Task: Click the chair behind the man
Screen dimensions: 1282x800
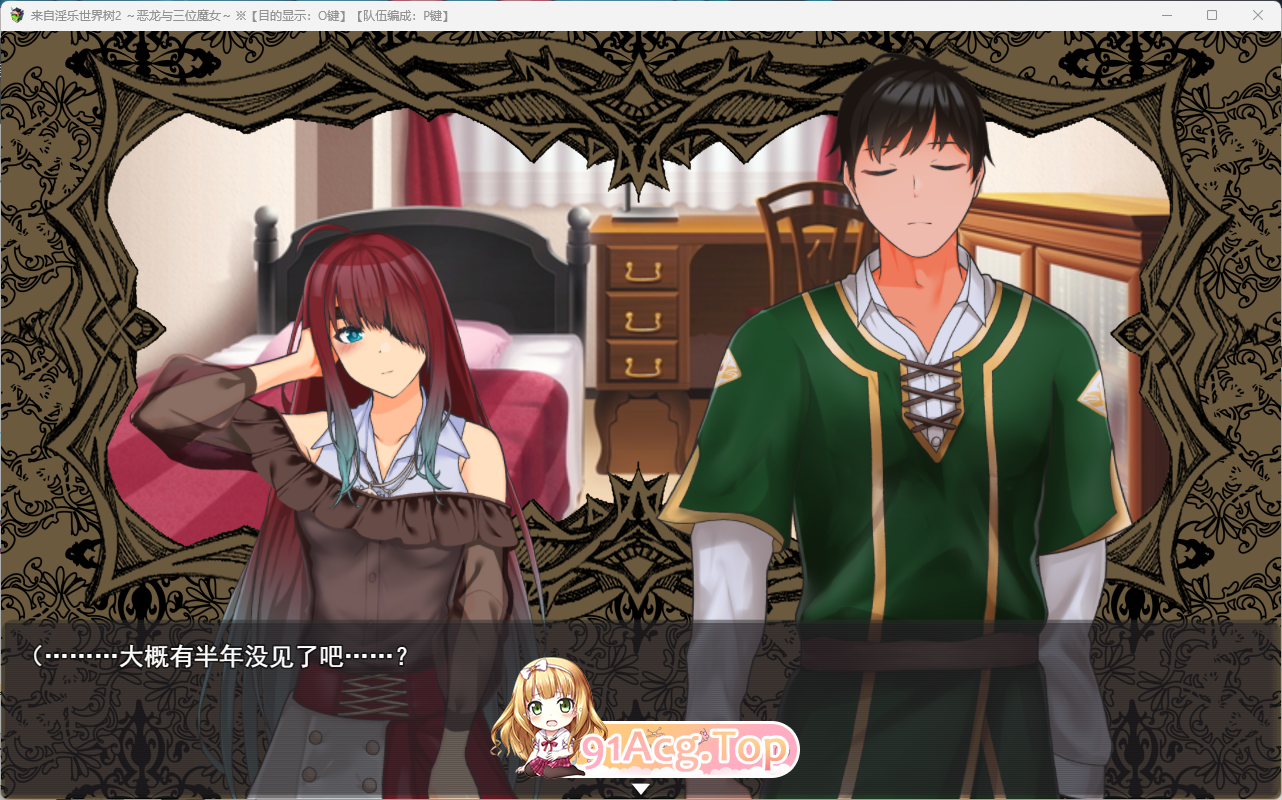Action: click(810, 230)
